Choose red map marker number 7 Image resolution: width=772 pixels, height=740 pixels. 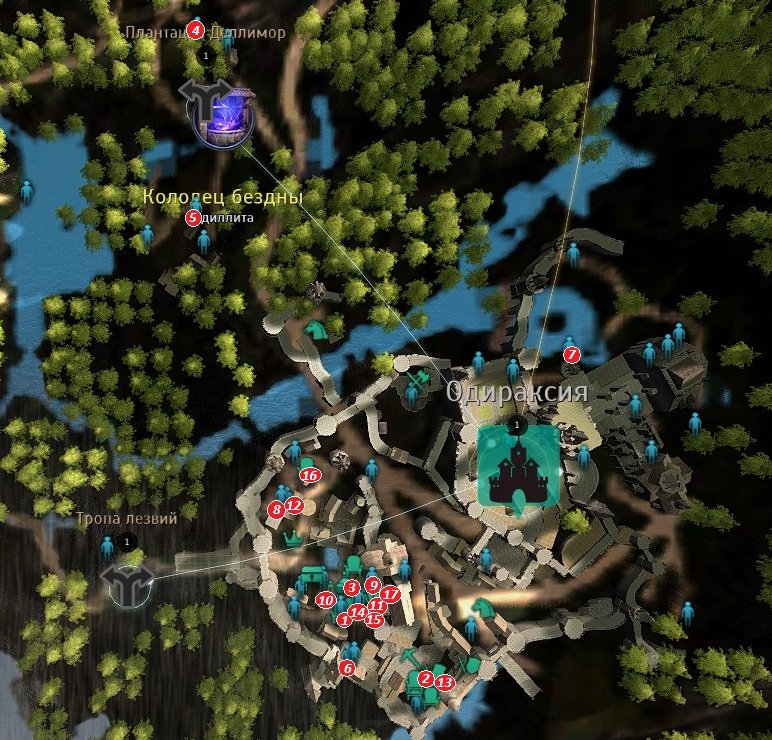571,354
